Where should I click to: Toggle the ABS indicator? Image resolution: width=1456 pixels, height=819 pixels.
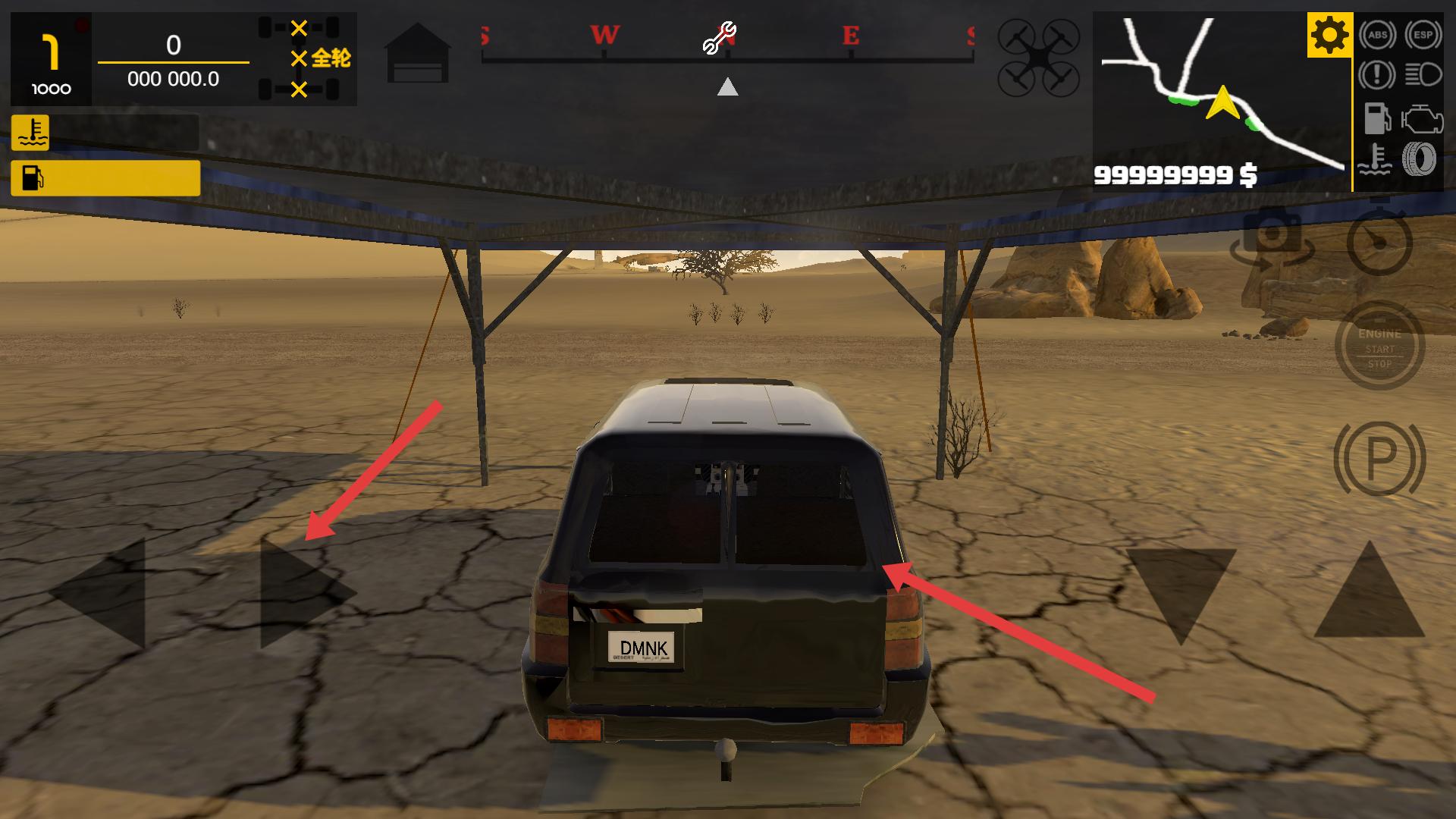click(1377, 35)
